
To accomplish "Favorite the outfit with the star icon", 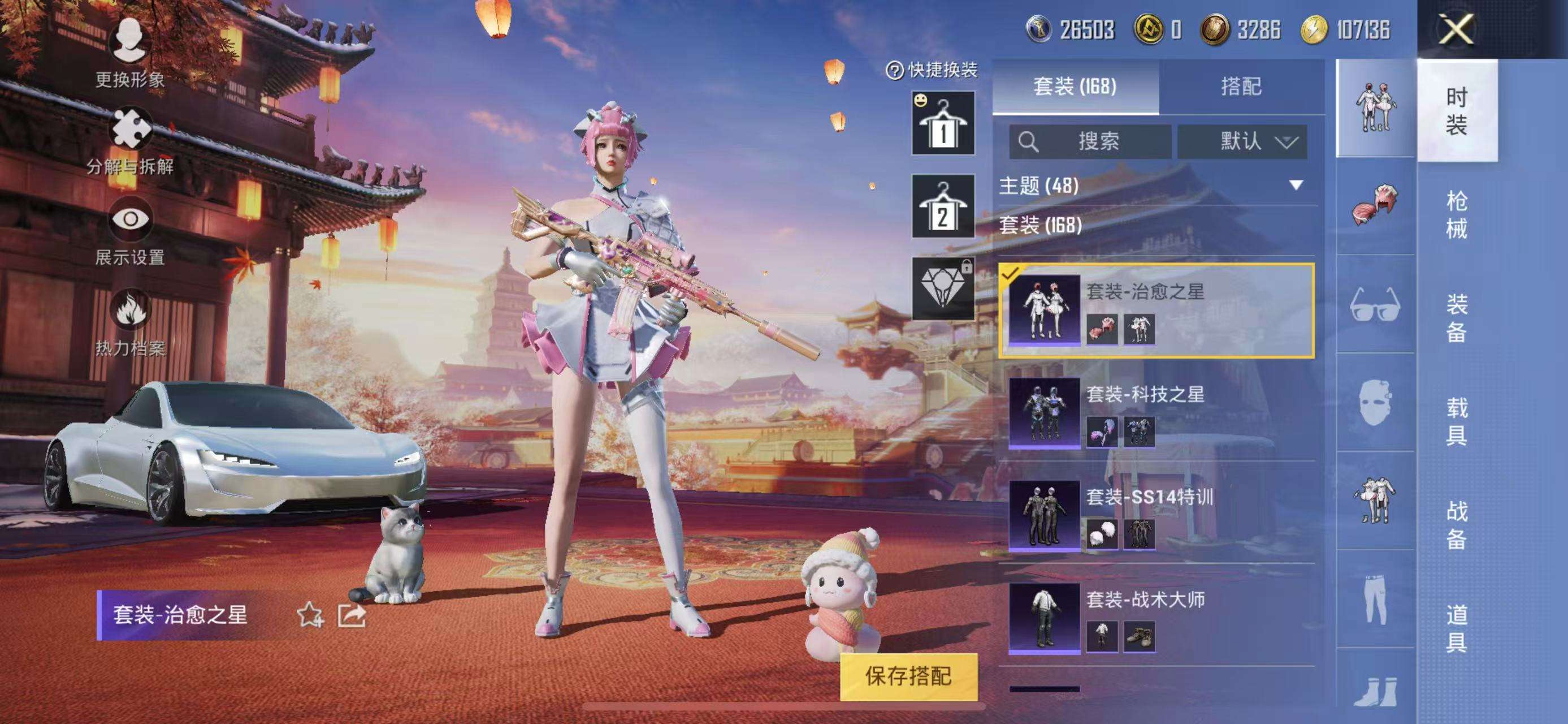I will (x=309, y=615).
